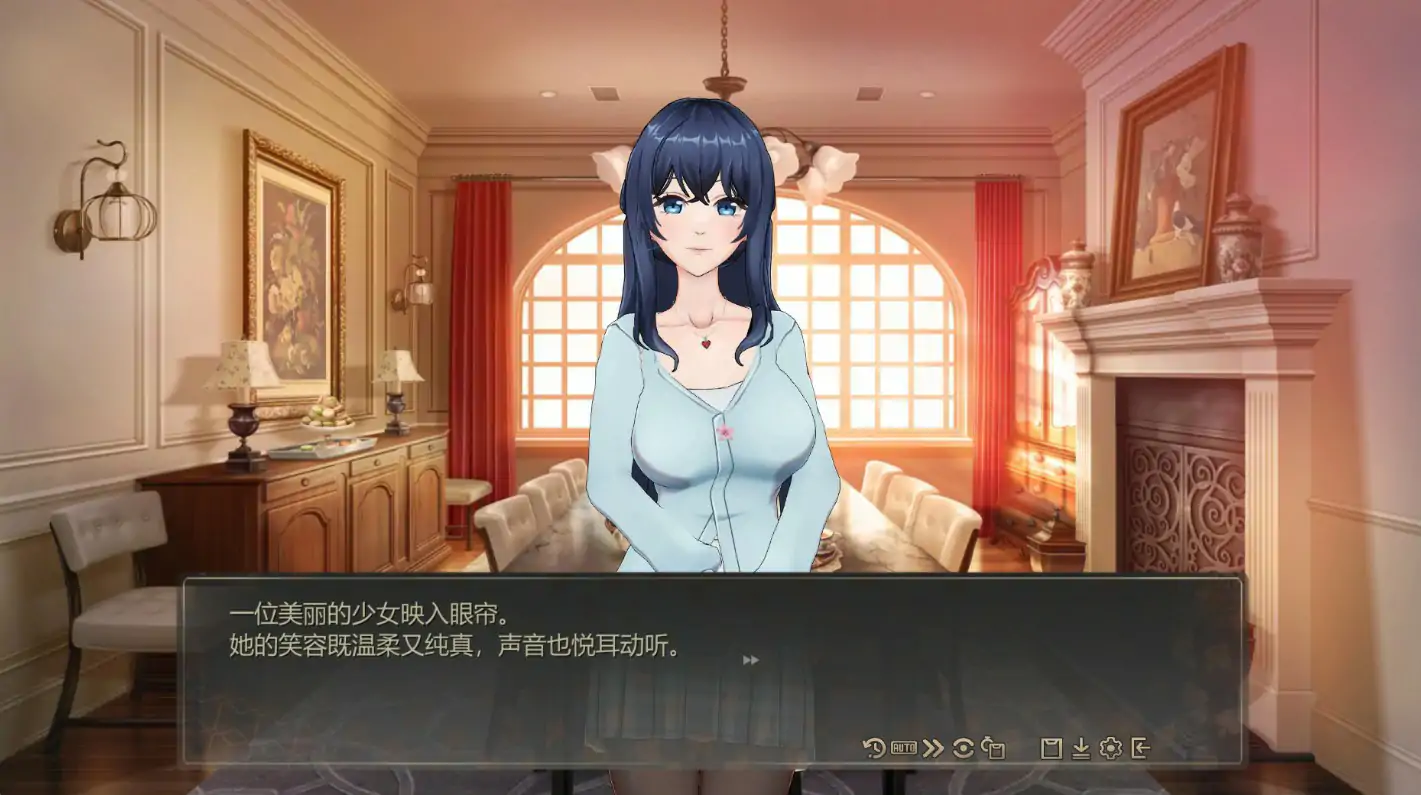Viewport: 1421px width, 795px height.
Task: Hide the dialogue box with eye icon
Action: click(x=963, y=748)
